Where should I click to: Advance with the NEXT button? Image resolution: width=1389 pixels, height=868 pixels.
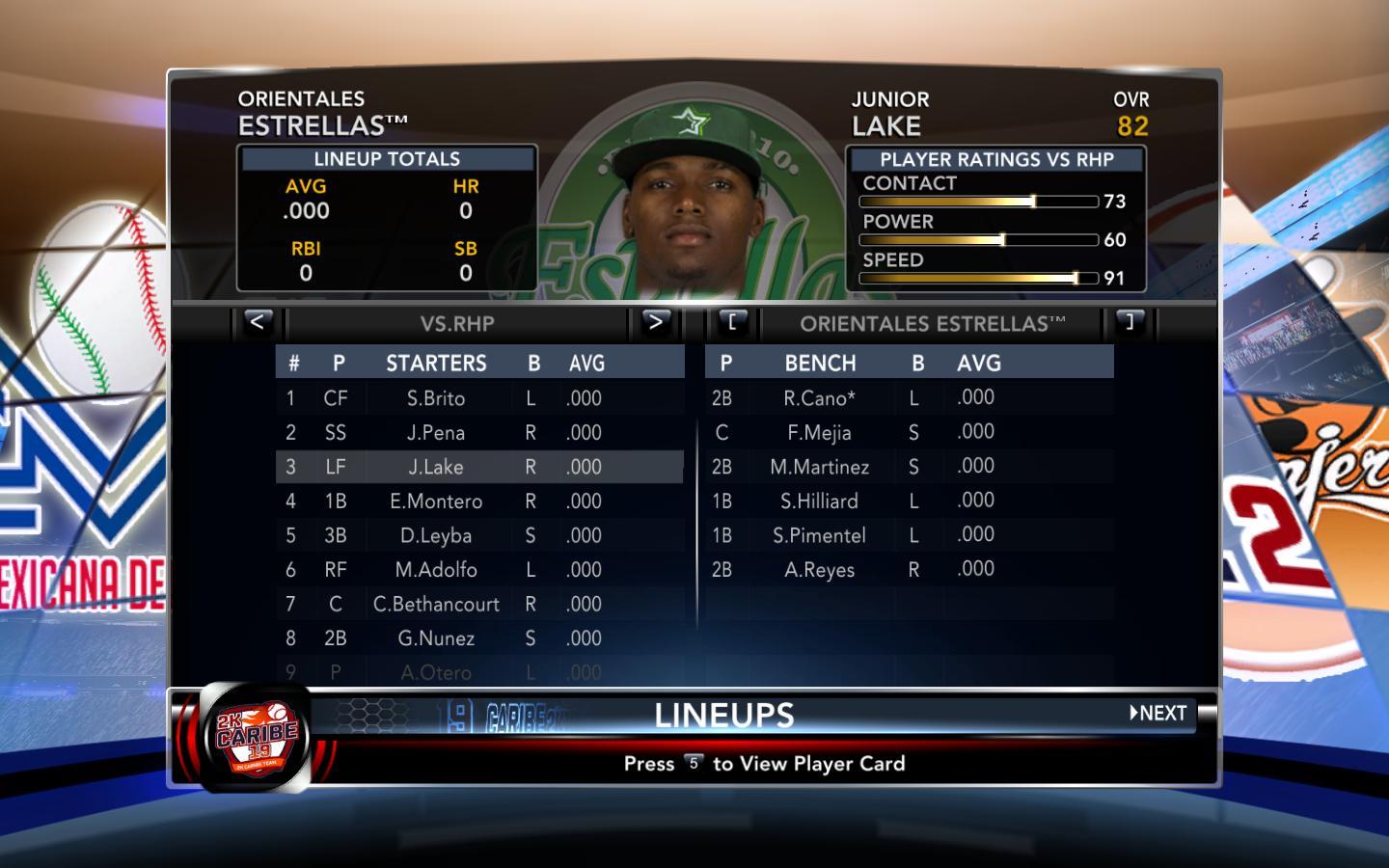[1158, 714]
